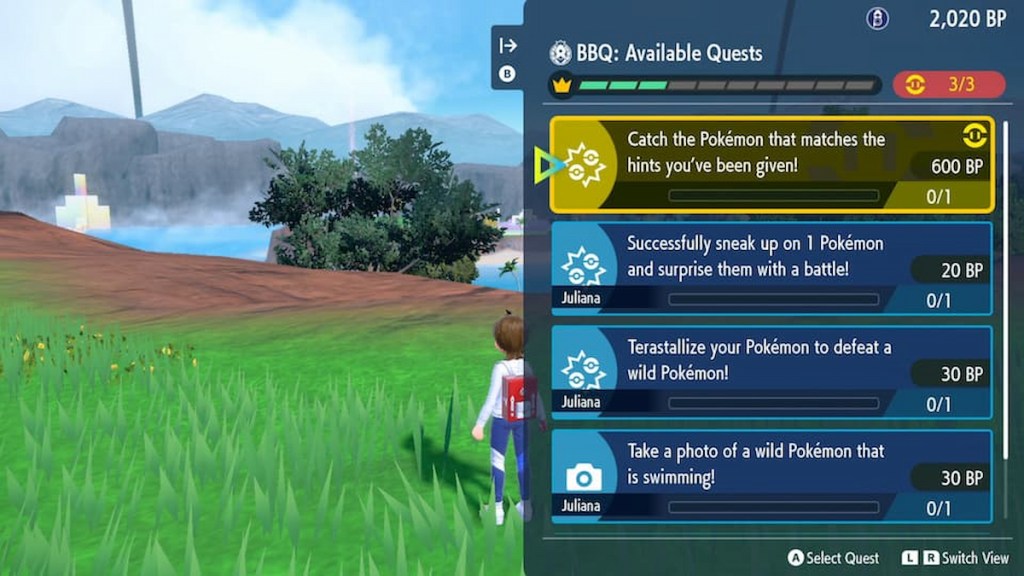Click the 3/3 group quest counter badge
The width and height of the screenshot is (1024, 576).
(x=949, y=85)
